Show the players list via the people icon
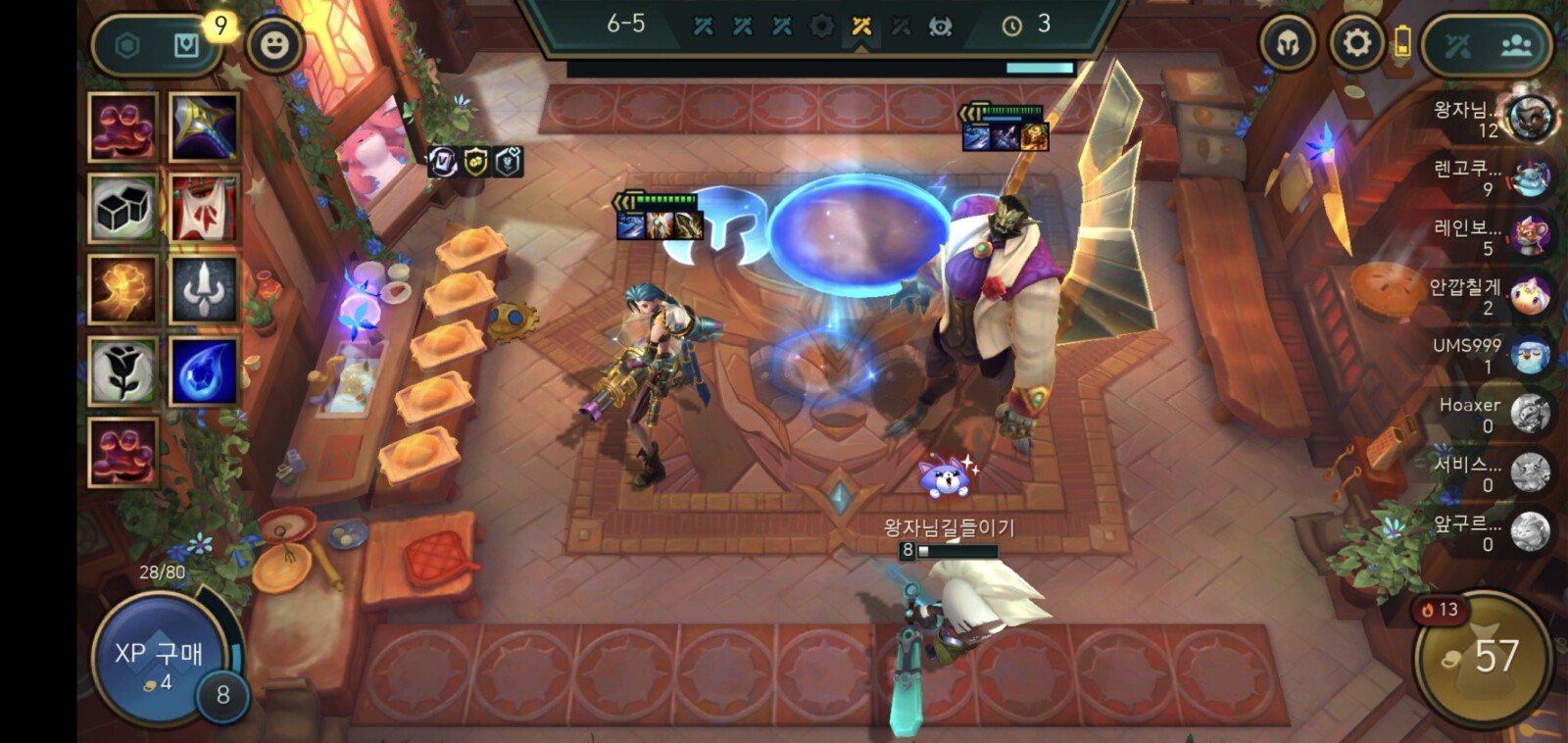The width and height of the screenshot is (1568, 743). (x=1515, y=45)
